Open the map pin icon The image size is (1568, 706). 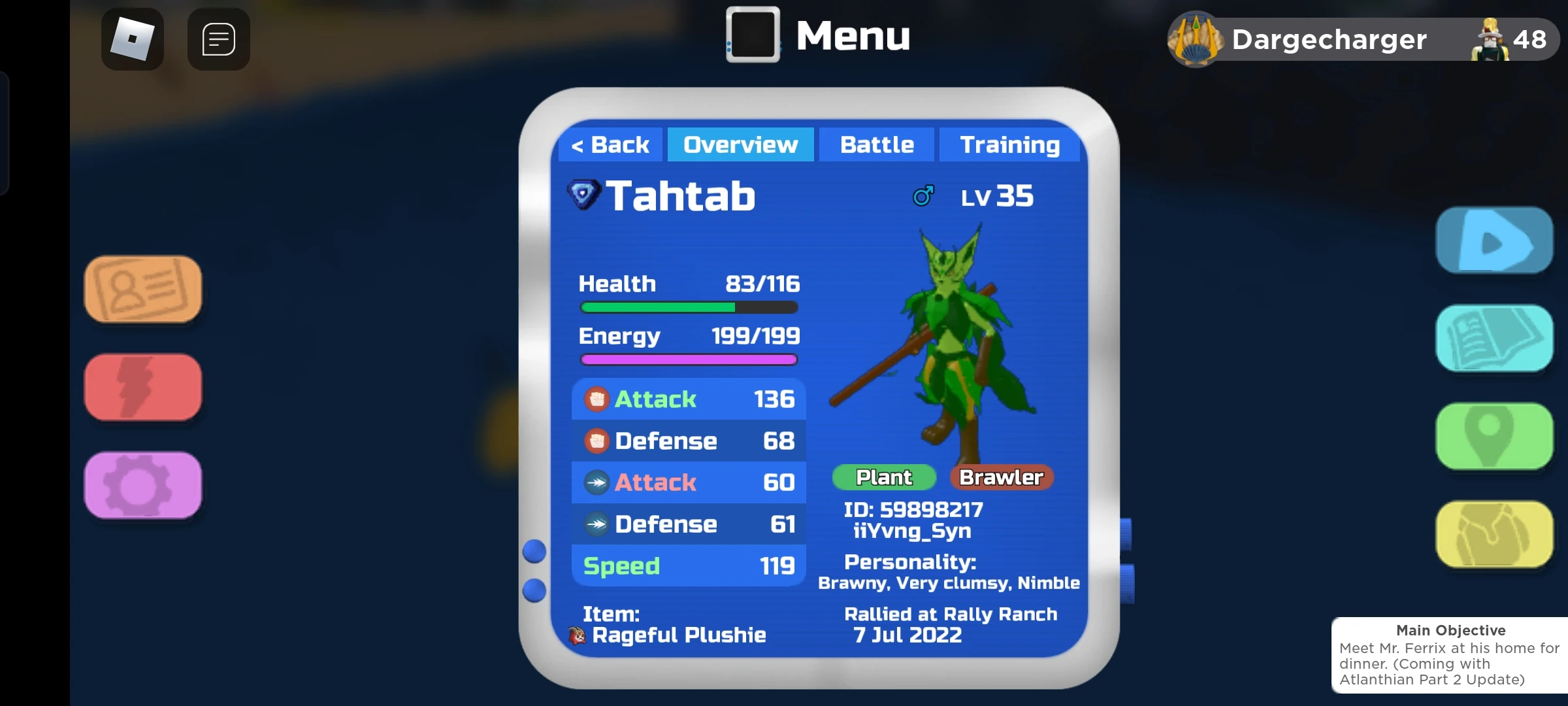tap(1495, 436)
